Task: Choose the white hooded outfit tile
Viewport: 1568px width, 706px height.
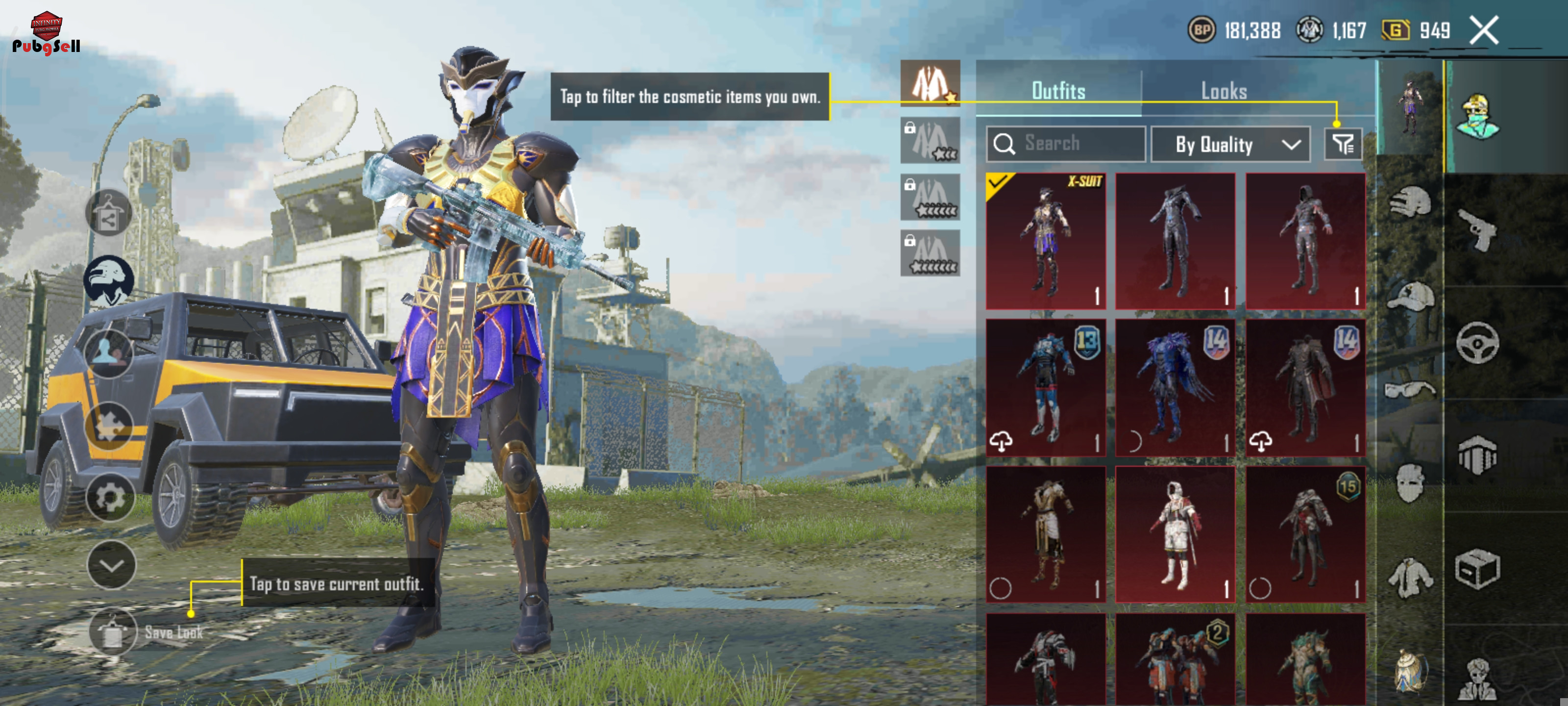Action: (1176, 534)
